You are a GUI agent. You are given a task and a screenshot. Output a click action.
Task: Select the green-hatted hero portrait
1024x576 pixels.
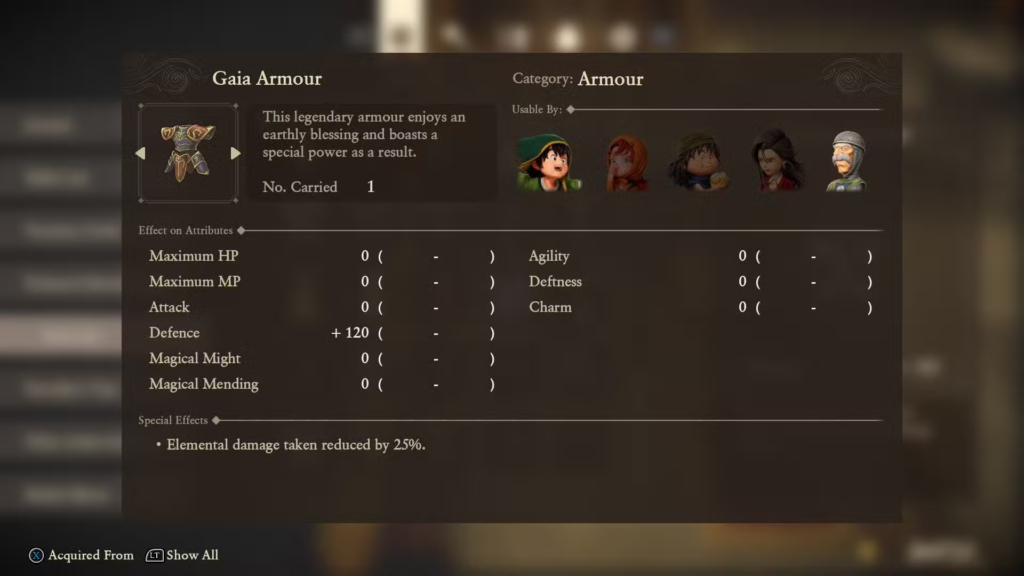[x=546, y=161]
